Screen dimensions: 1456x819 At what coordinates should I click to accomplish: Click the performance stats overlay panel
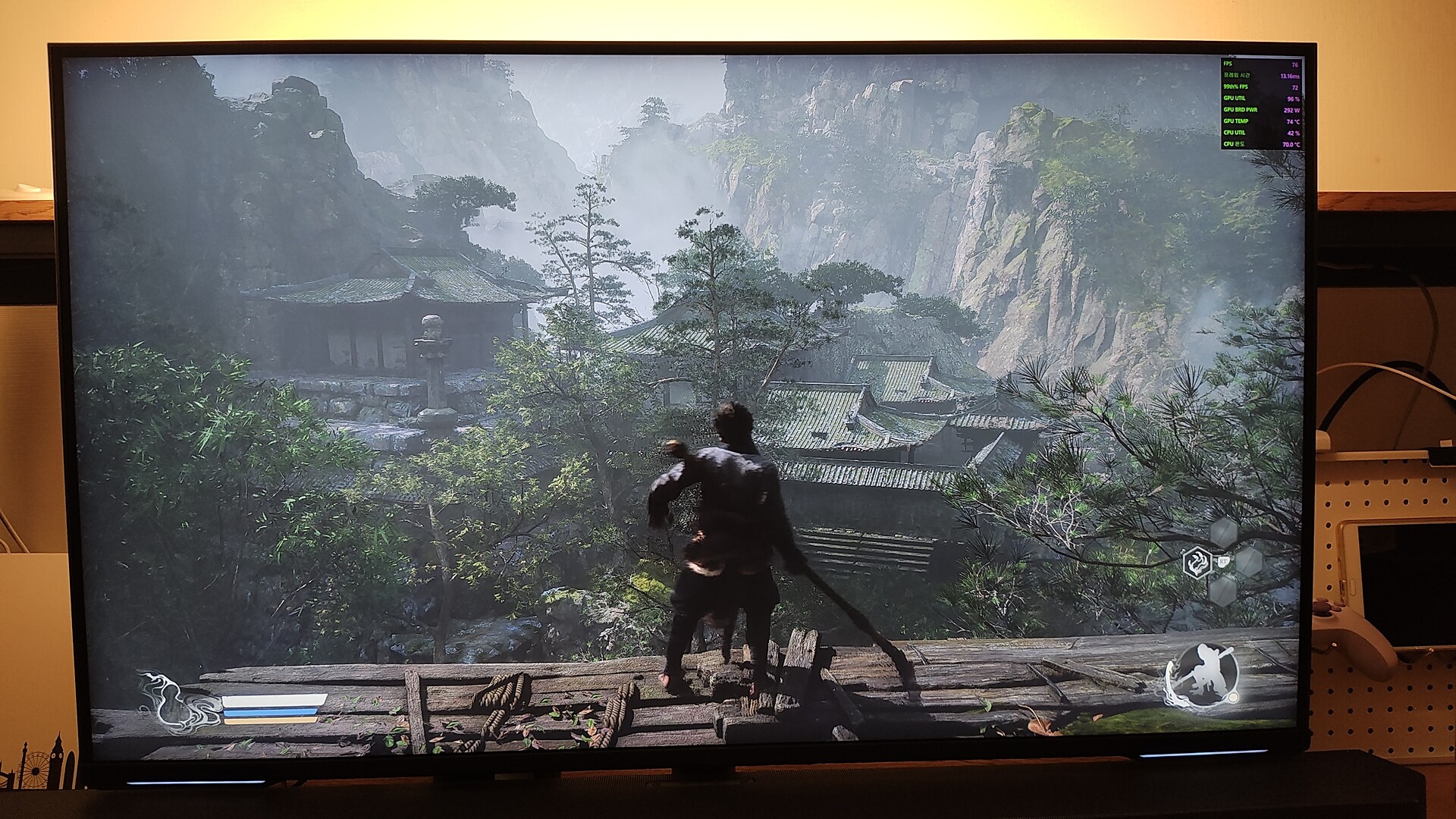click(1261, 104)
